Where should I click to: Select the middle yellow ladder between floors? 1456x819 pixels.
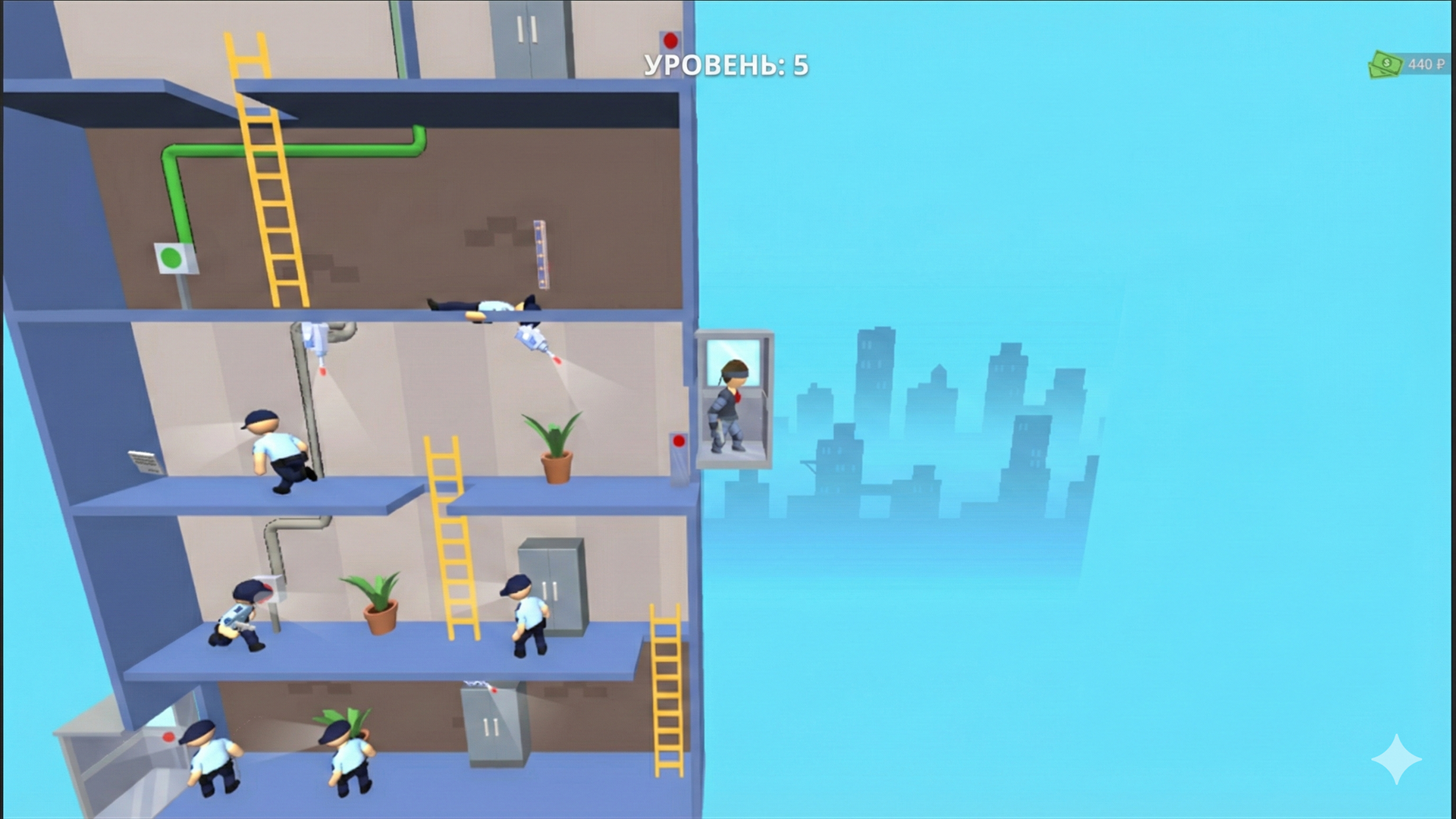pos(447,538)
